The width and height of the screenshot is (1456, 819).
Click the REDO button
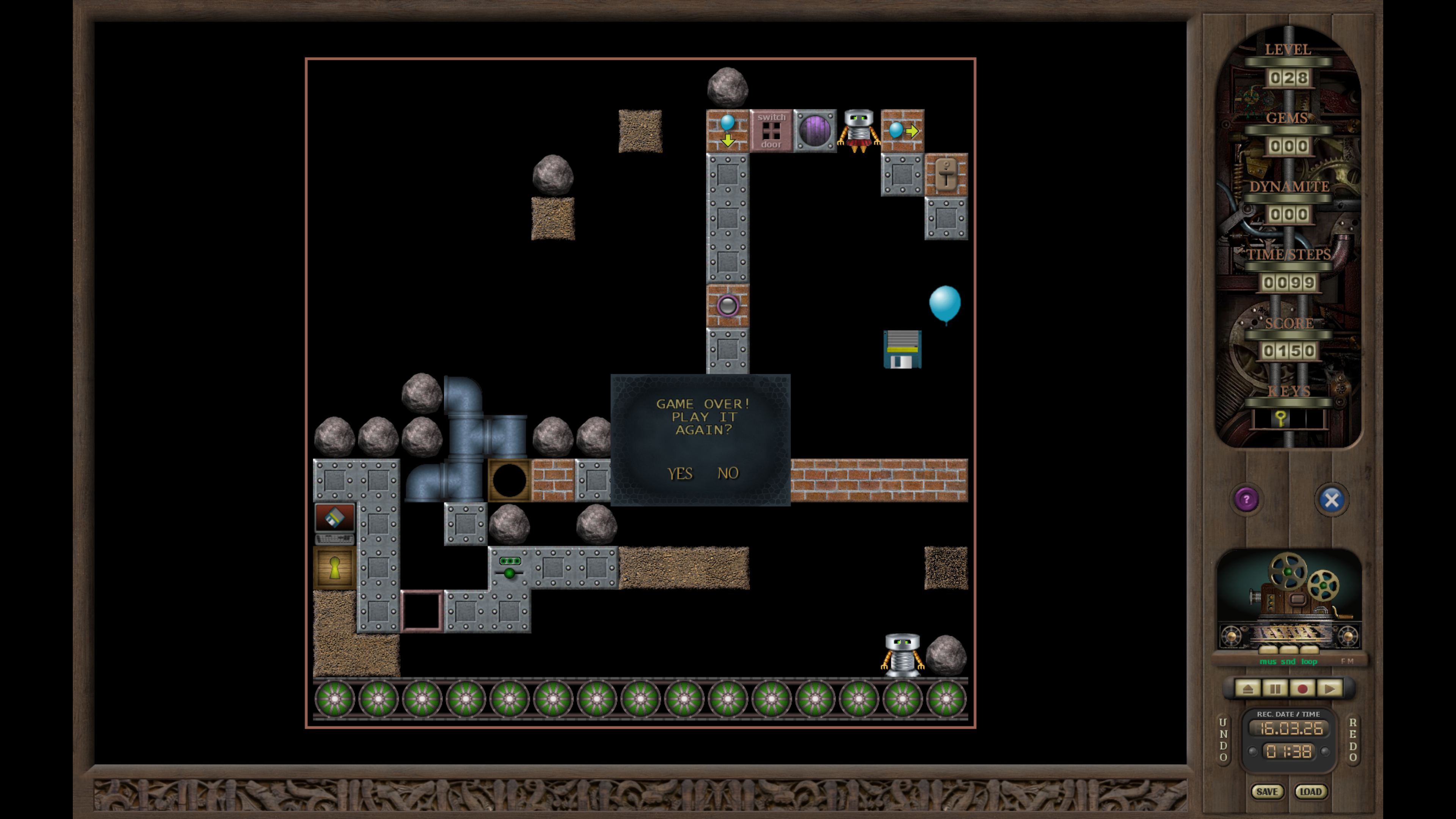(1352, 739)
